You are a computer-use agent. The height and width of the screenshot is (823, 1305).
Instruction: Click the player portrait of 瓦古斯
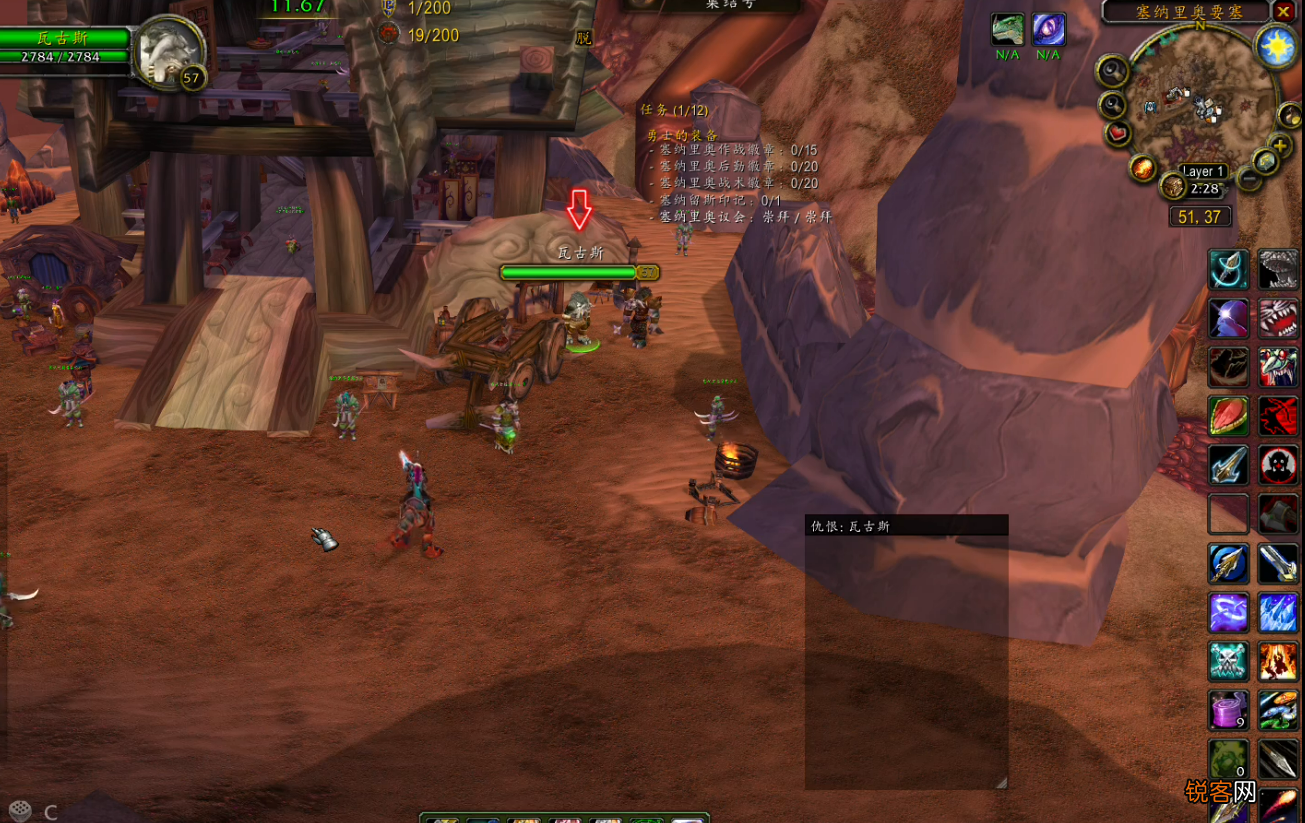click(170, 50)
